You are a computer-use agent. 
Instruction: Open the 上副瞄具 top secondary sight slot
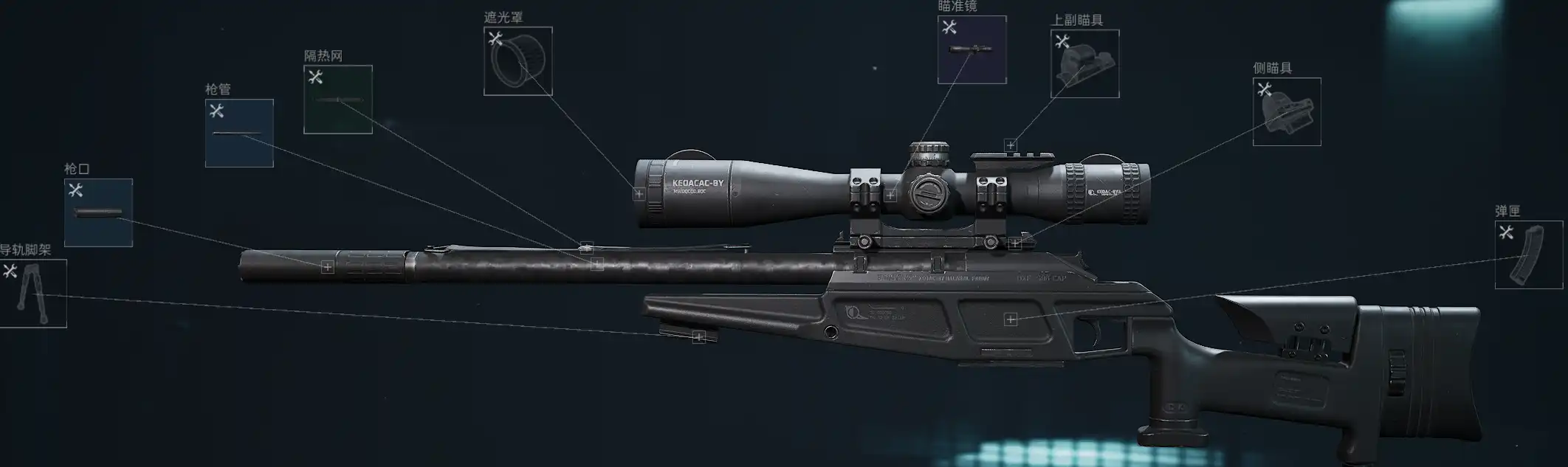click(1084, 63)
